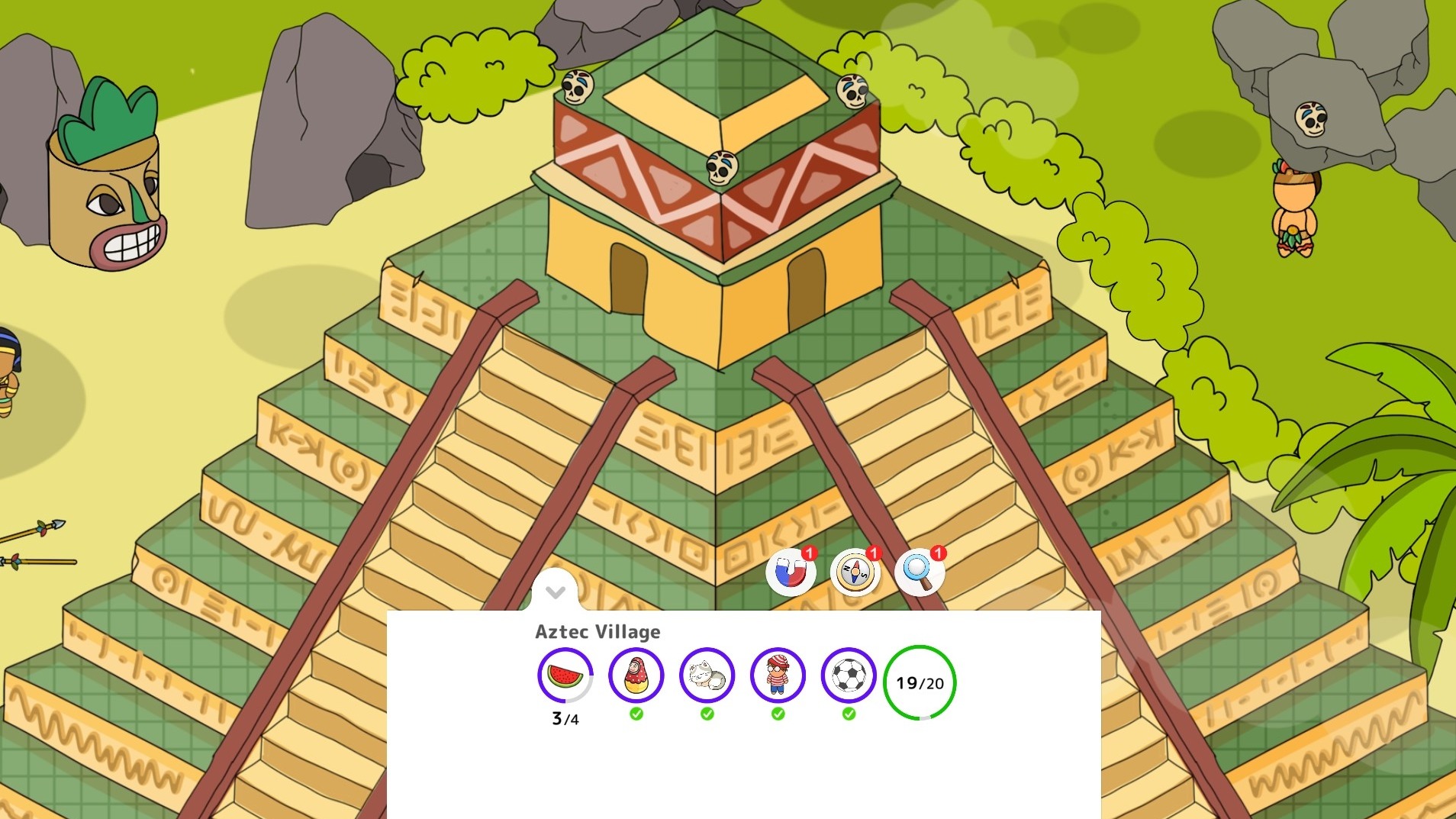Viewport: 1456px width, 819px height.
Task: Select the Waldo character icon
Action: coord(777,676)
